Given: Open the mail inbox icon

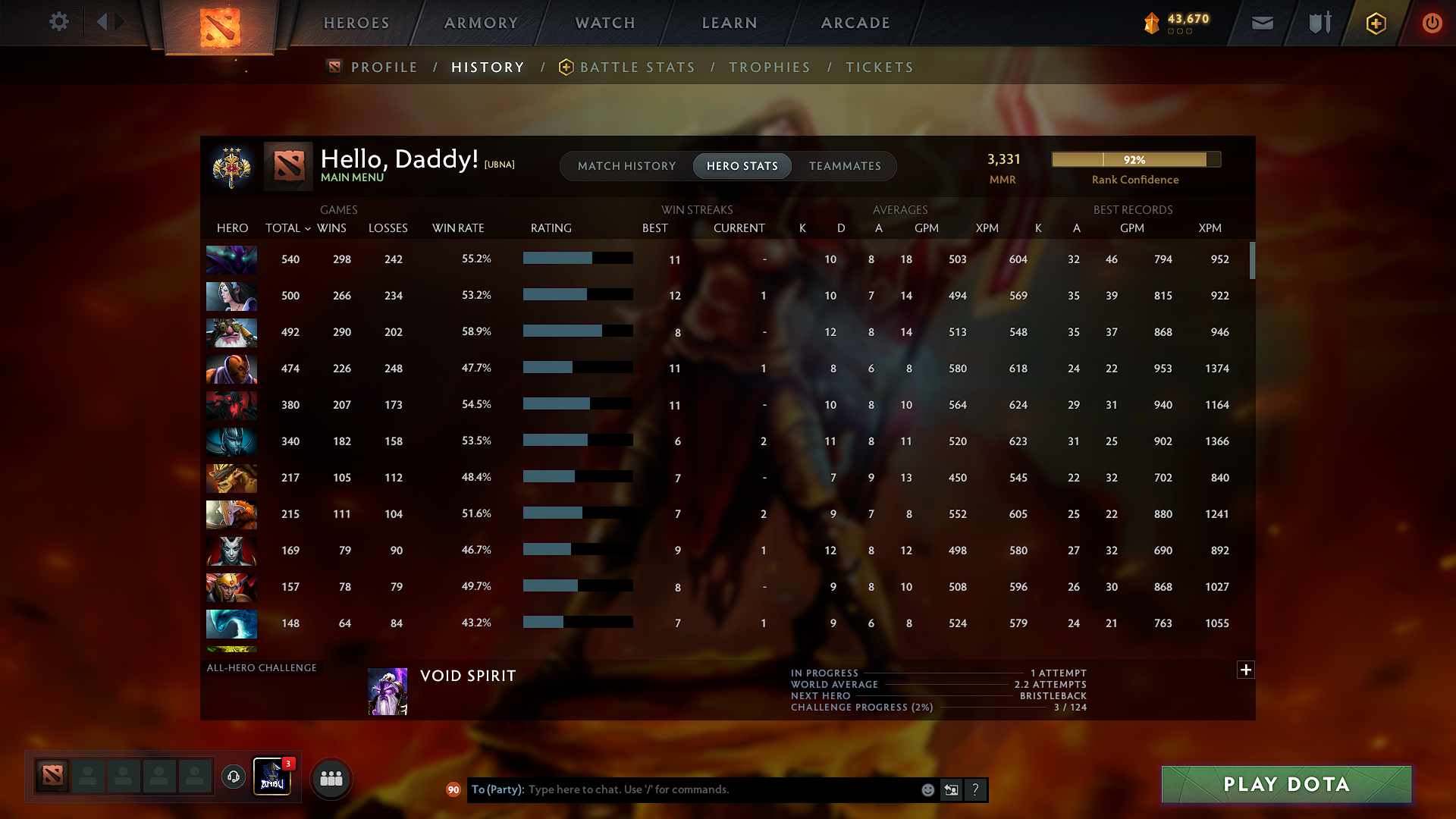Looking at the screenshot, I should click(1261, 23).
